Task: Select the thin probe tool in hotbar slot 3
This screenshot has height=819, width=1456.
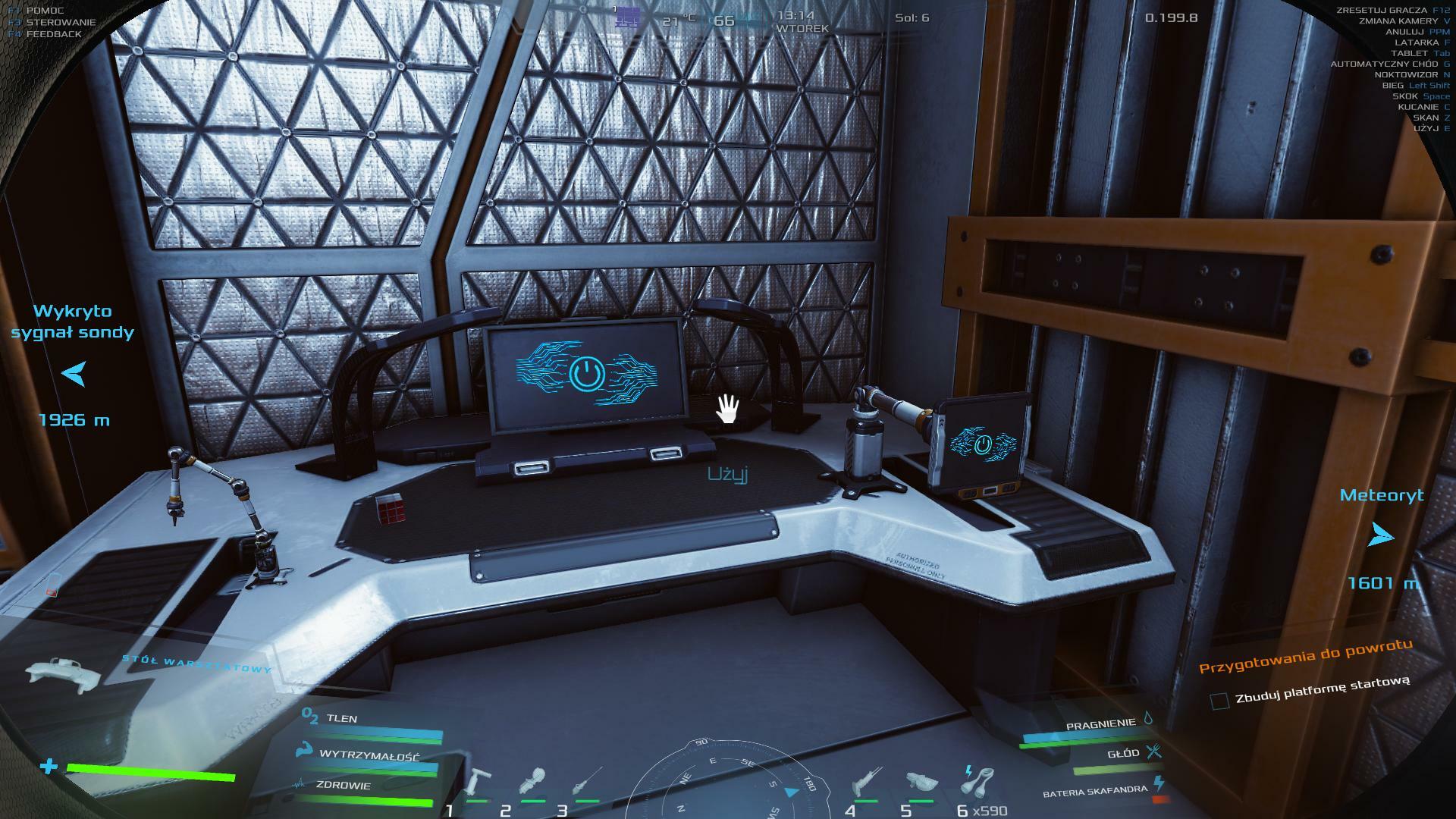Action: click(x=588, y=781)
